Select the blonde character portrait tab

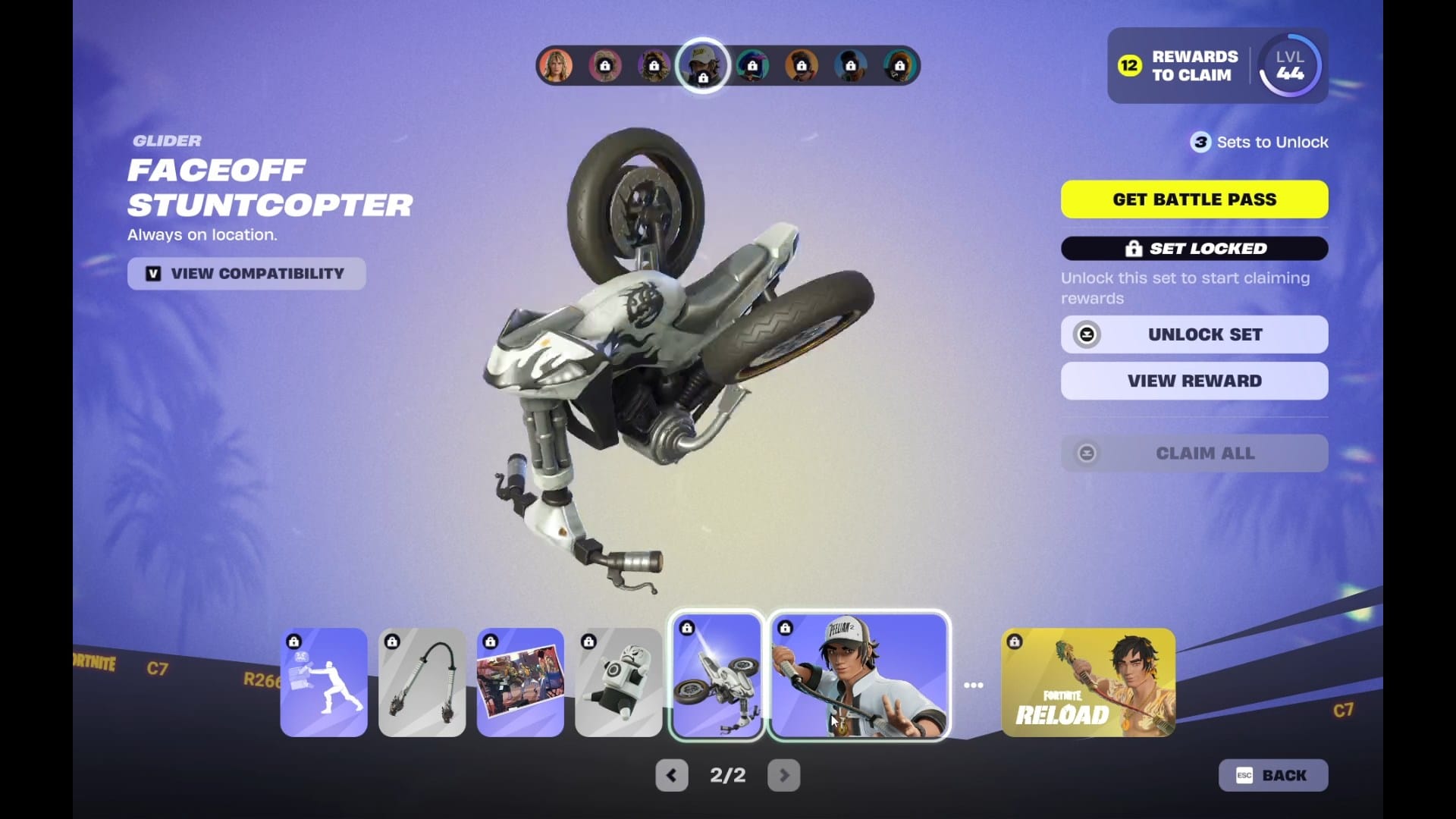tap(556, 66)
